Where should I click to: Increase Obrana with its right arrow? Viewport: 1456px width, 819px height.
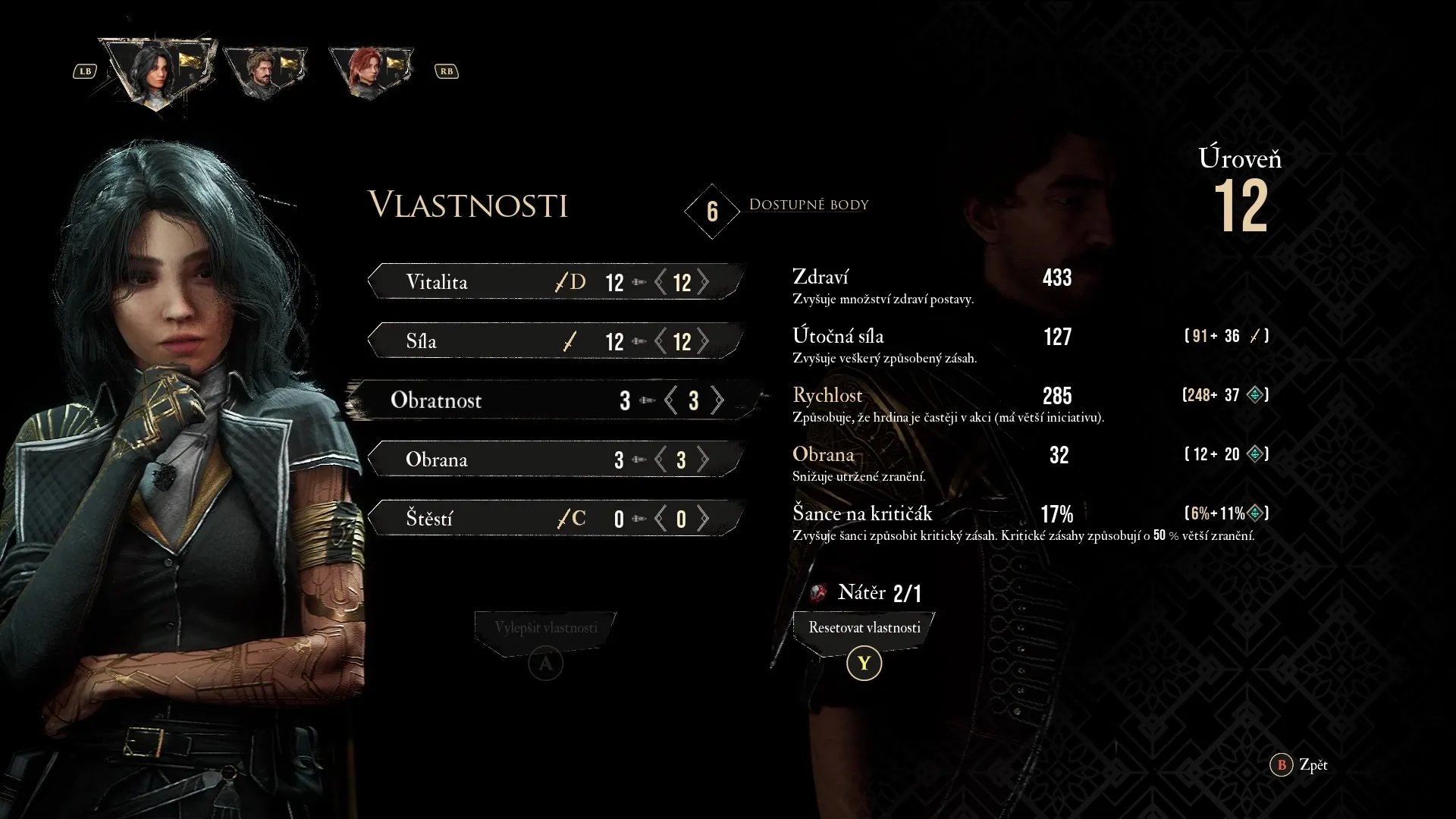coord(704,460)
